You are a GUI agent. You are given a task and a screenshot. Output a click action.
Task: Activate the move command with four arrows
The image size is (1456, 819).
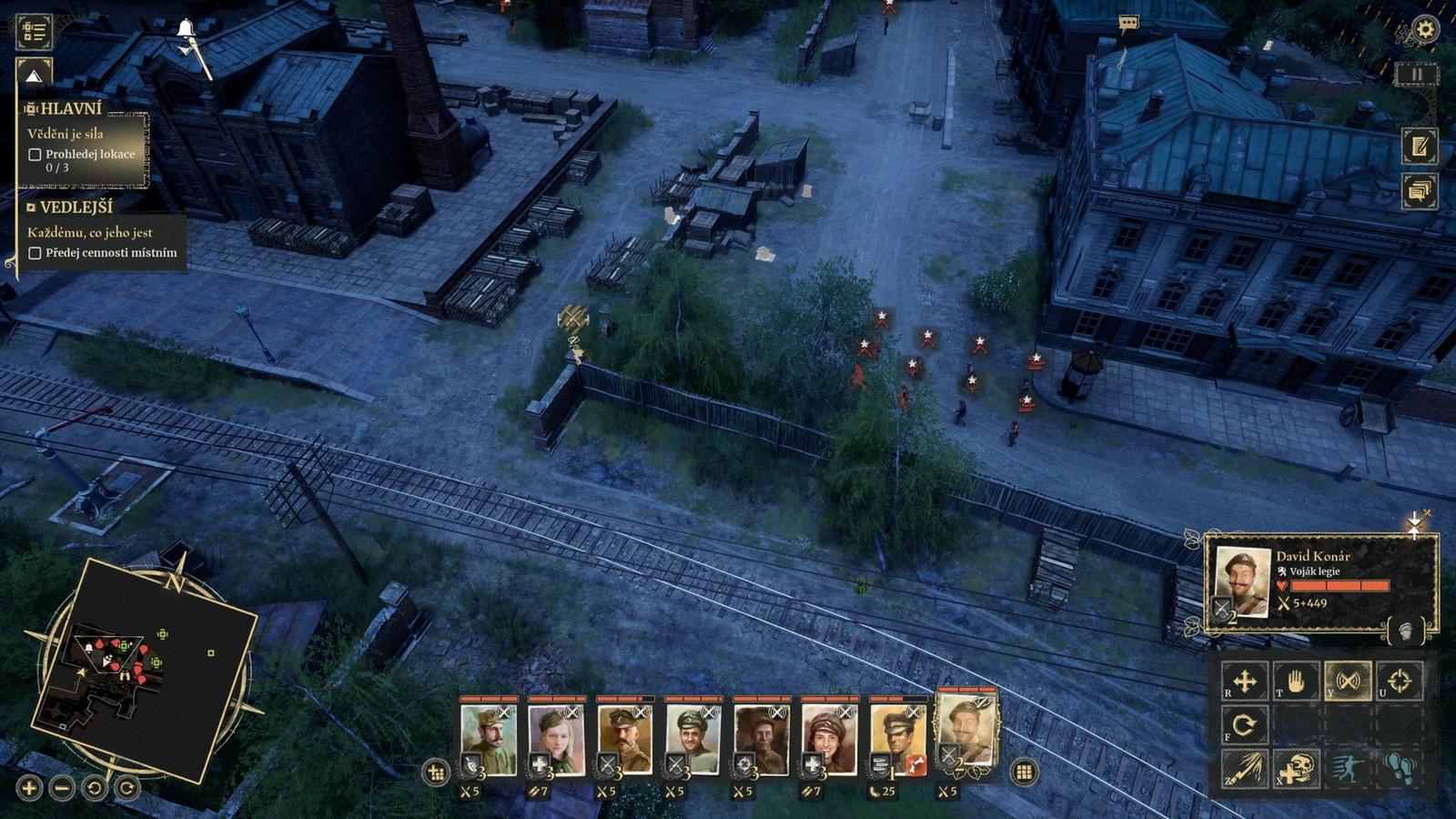[1244, 681]
